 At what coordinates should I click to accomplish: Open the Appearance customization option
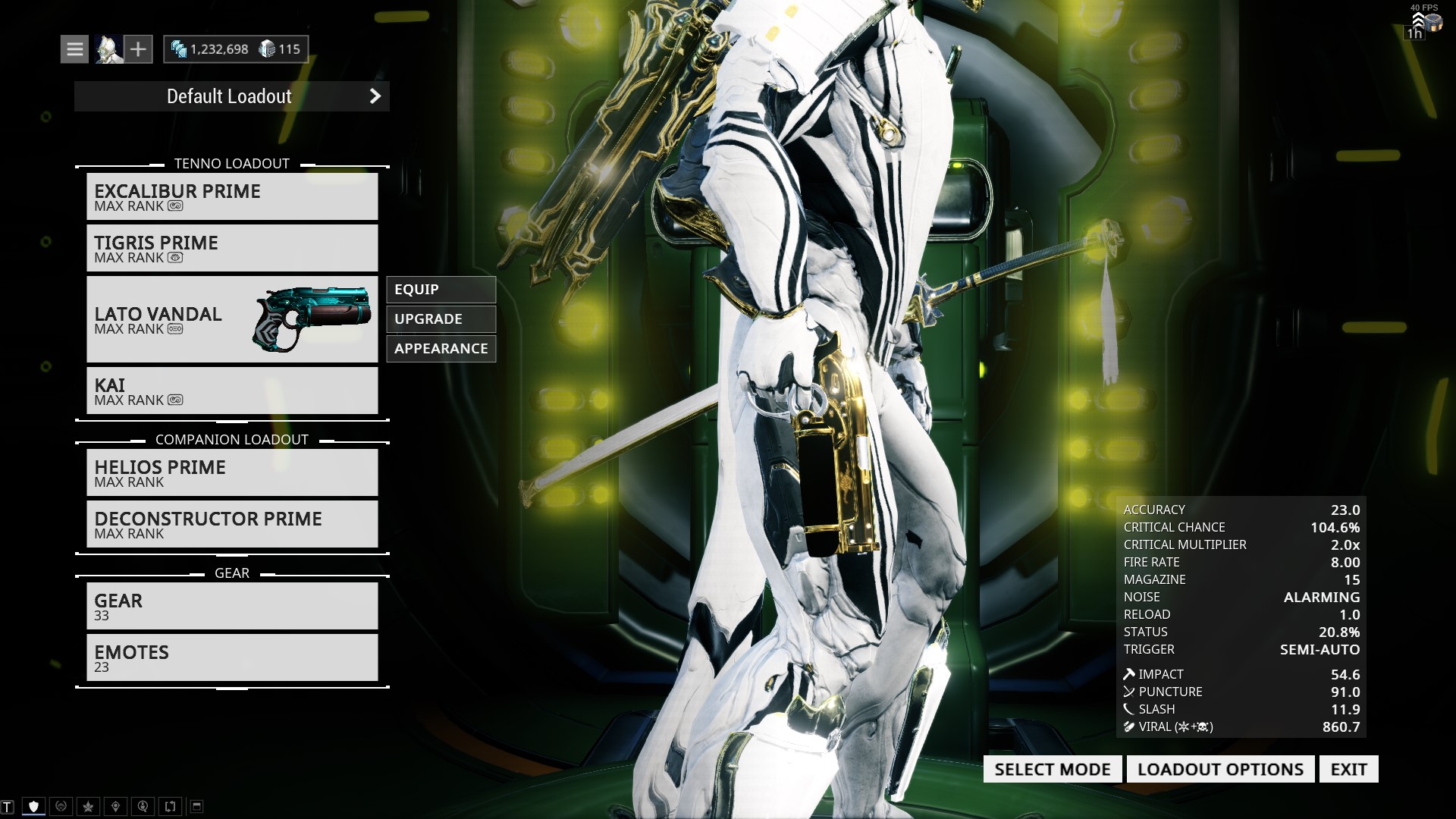tap(441, 349)
